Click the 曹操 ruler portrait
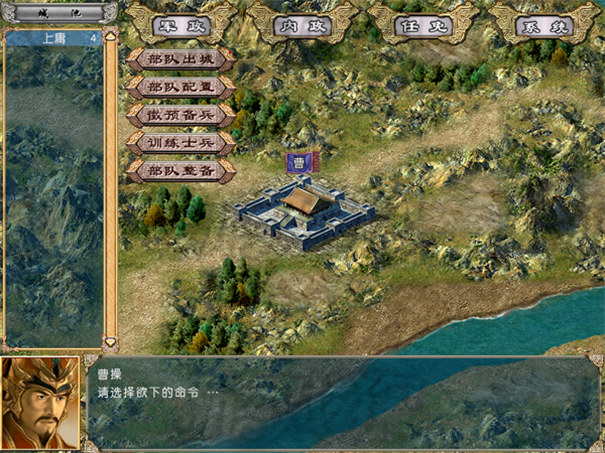 [40, 402]
